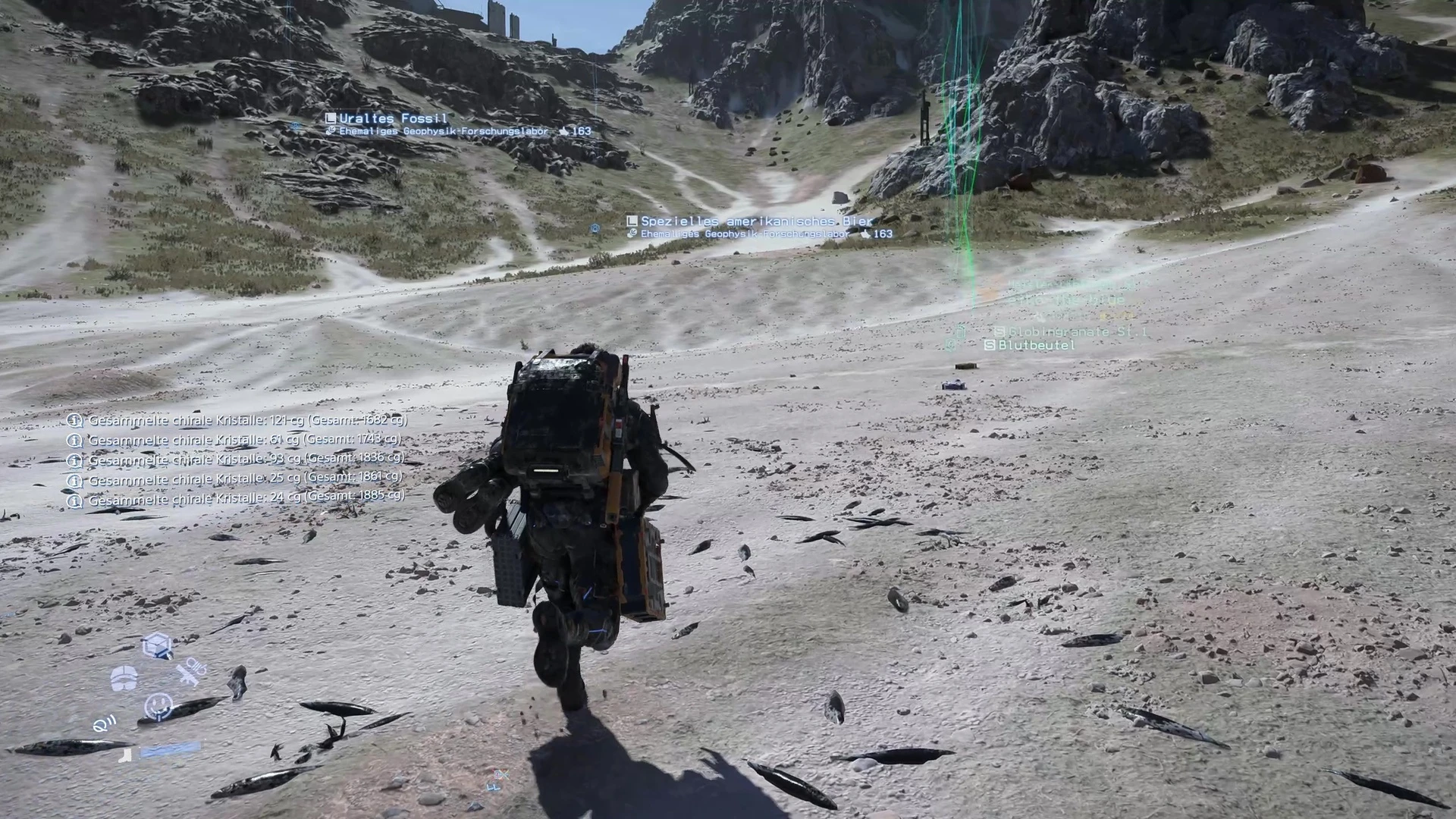Image resolution: width=1456 pixels, height=819 pixels.
Task: Click the S tag icon on the Blutbeutel label
Action: [x=990, y=345]
